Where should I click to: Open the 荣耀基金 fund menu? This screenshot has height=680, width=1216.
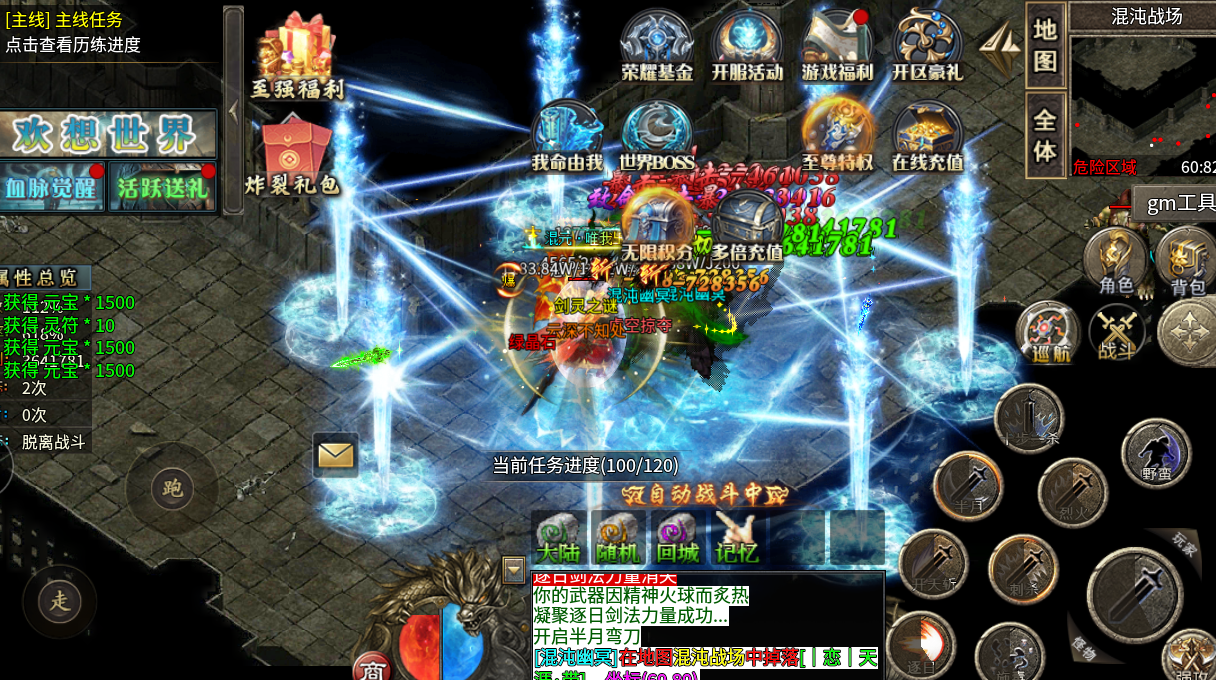tap(657, 47)
